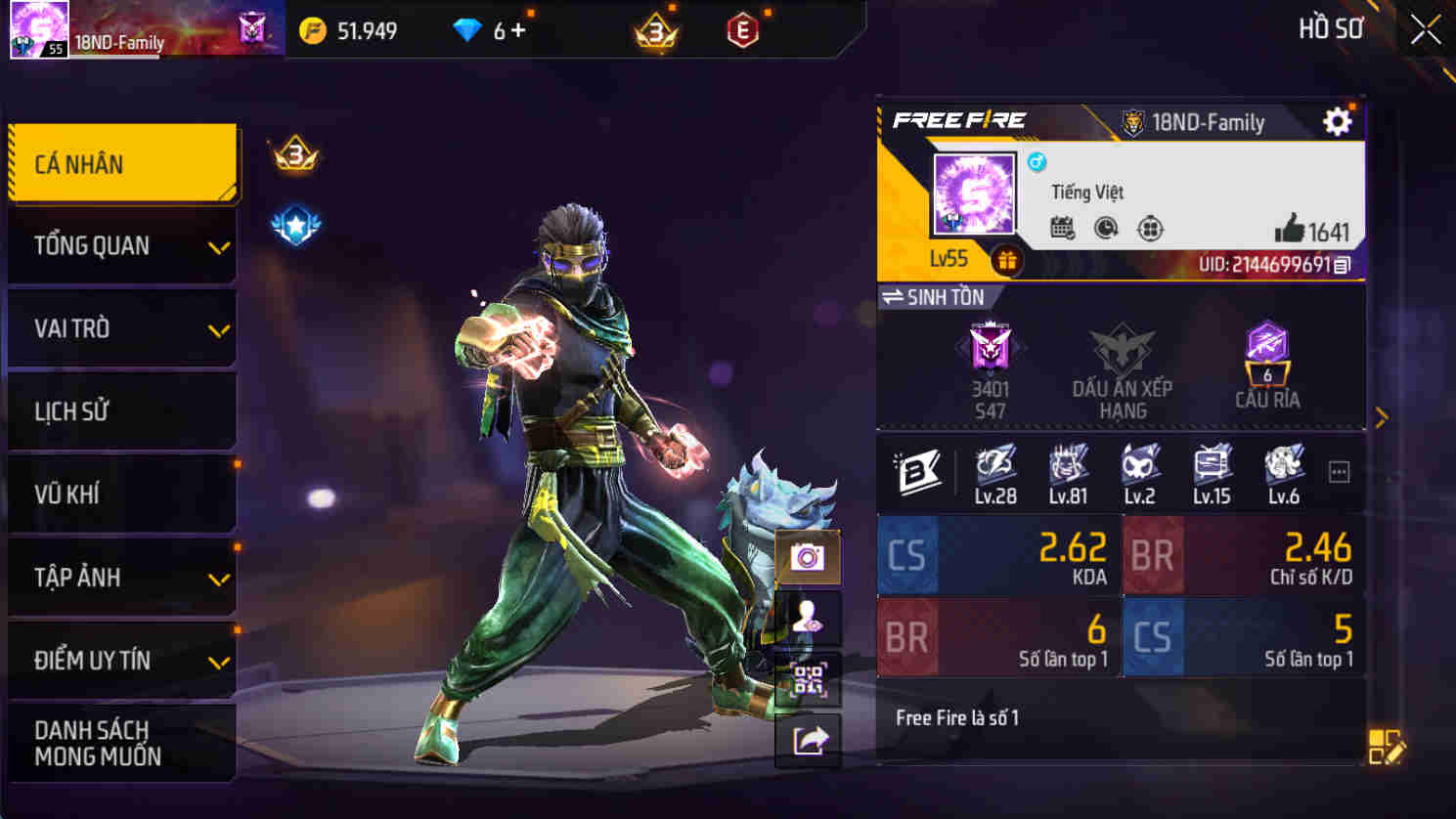Select the CÁ NHÂN tab
The image size is (1456, 819).
(x=121, y=163)
